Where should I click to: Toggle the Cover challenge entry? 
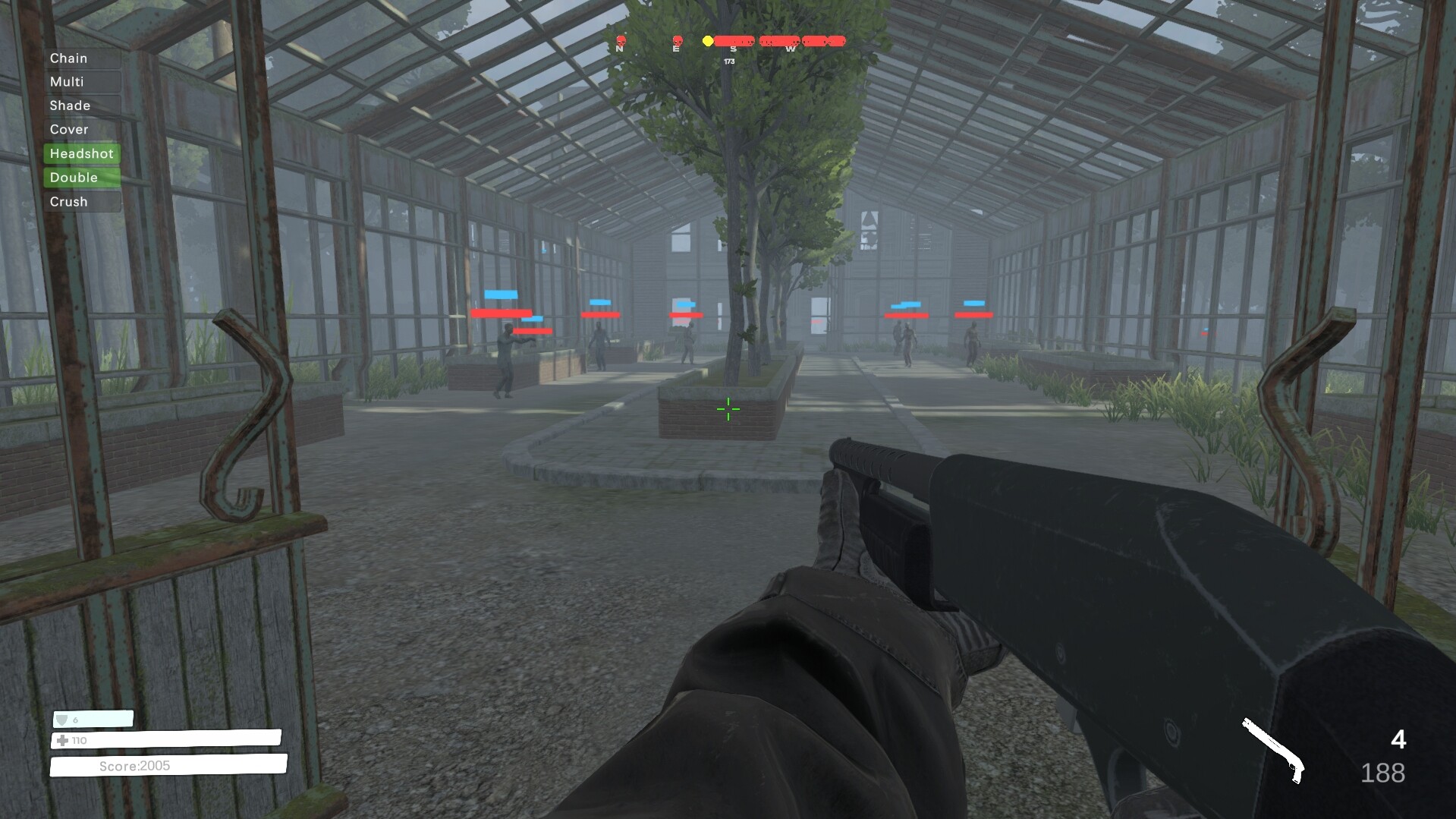coord(69,129)
